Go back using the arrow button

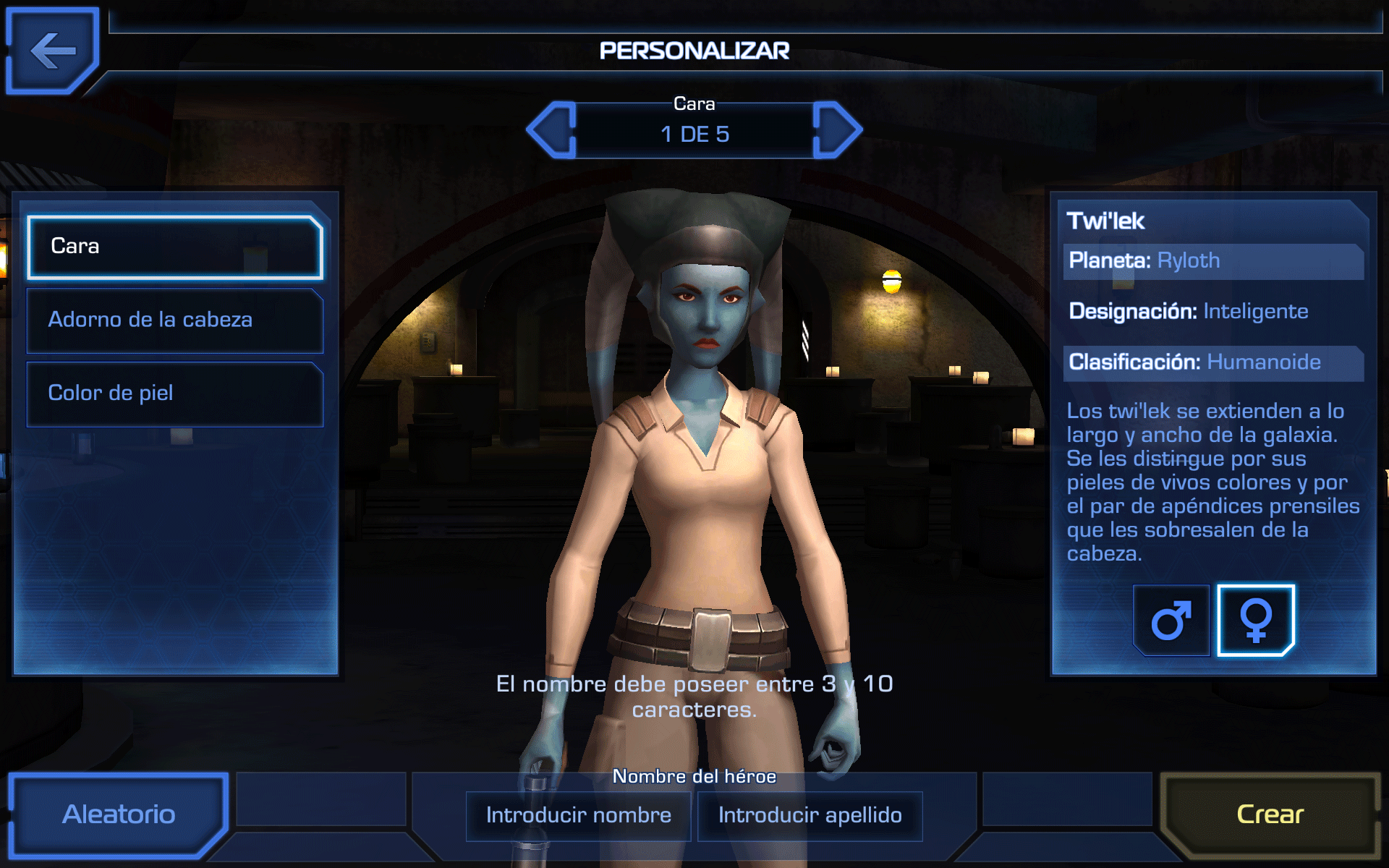point(52,51)
